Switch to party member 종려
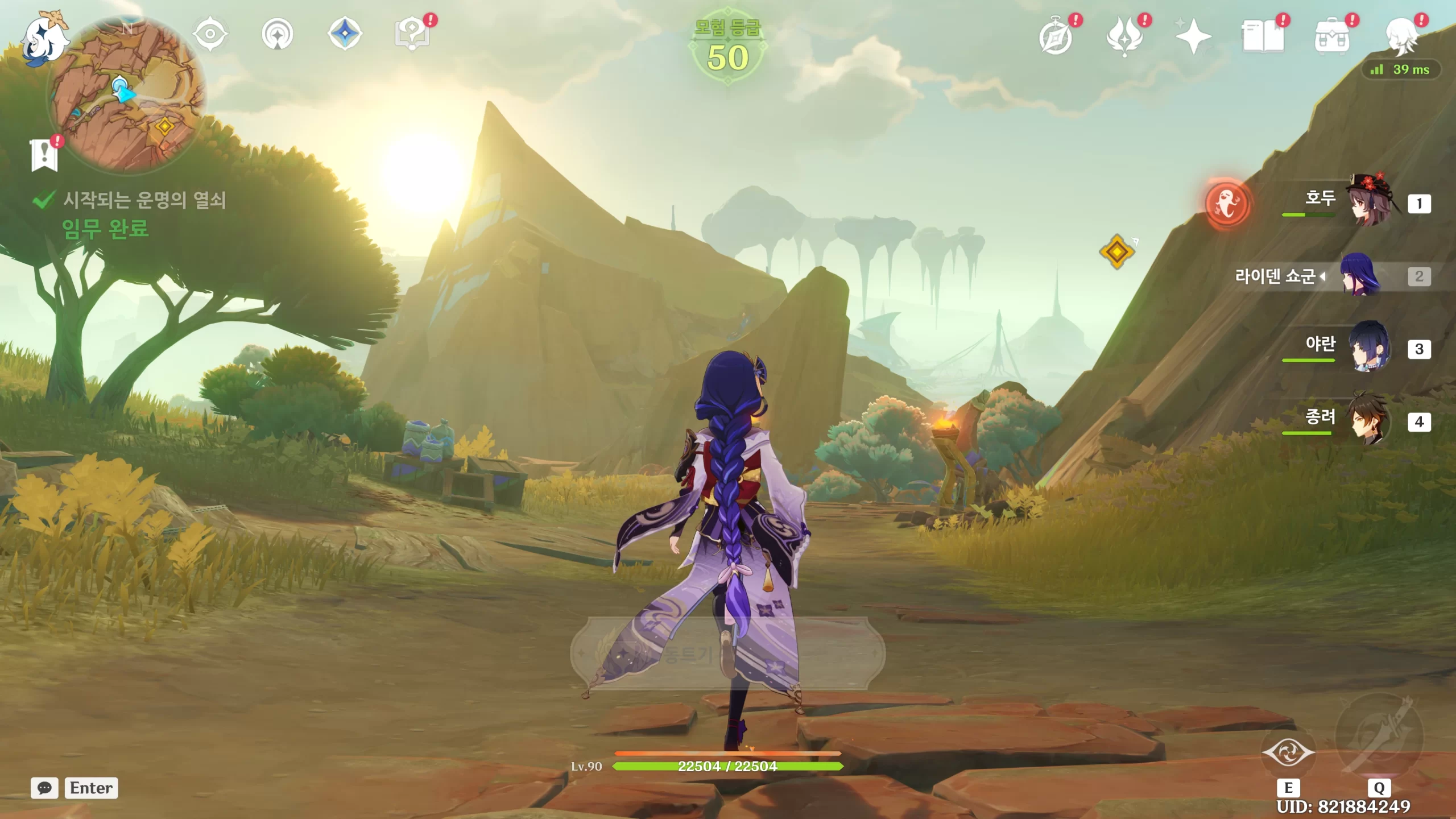The image size is (1456, 819). [x=1370, y=421]
